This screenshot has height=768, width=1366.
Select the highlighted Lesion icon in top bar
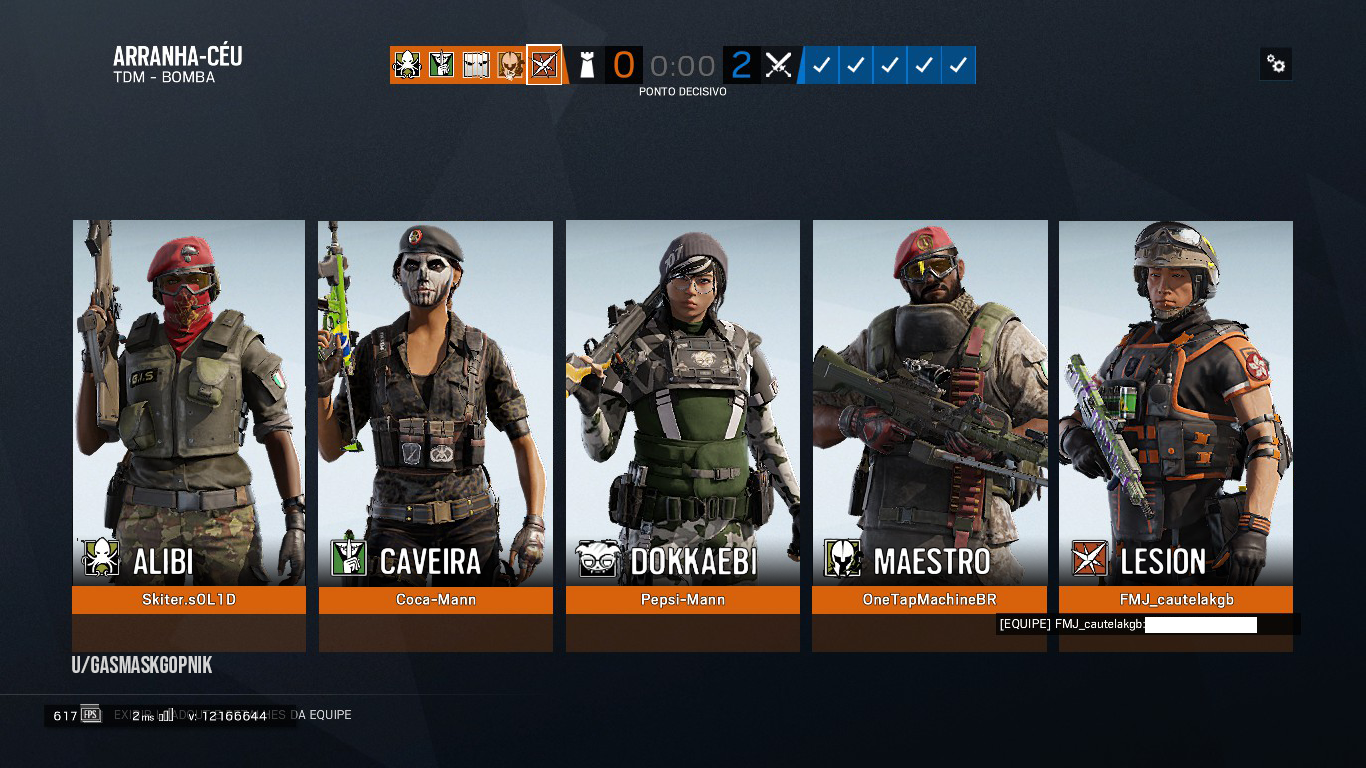tap(544, 64)
